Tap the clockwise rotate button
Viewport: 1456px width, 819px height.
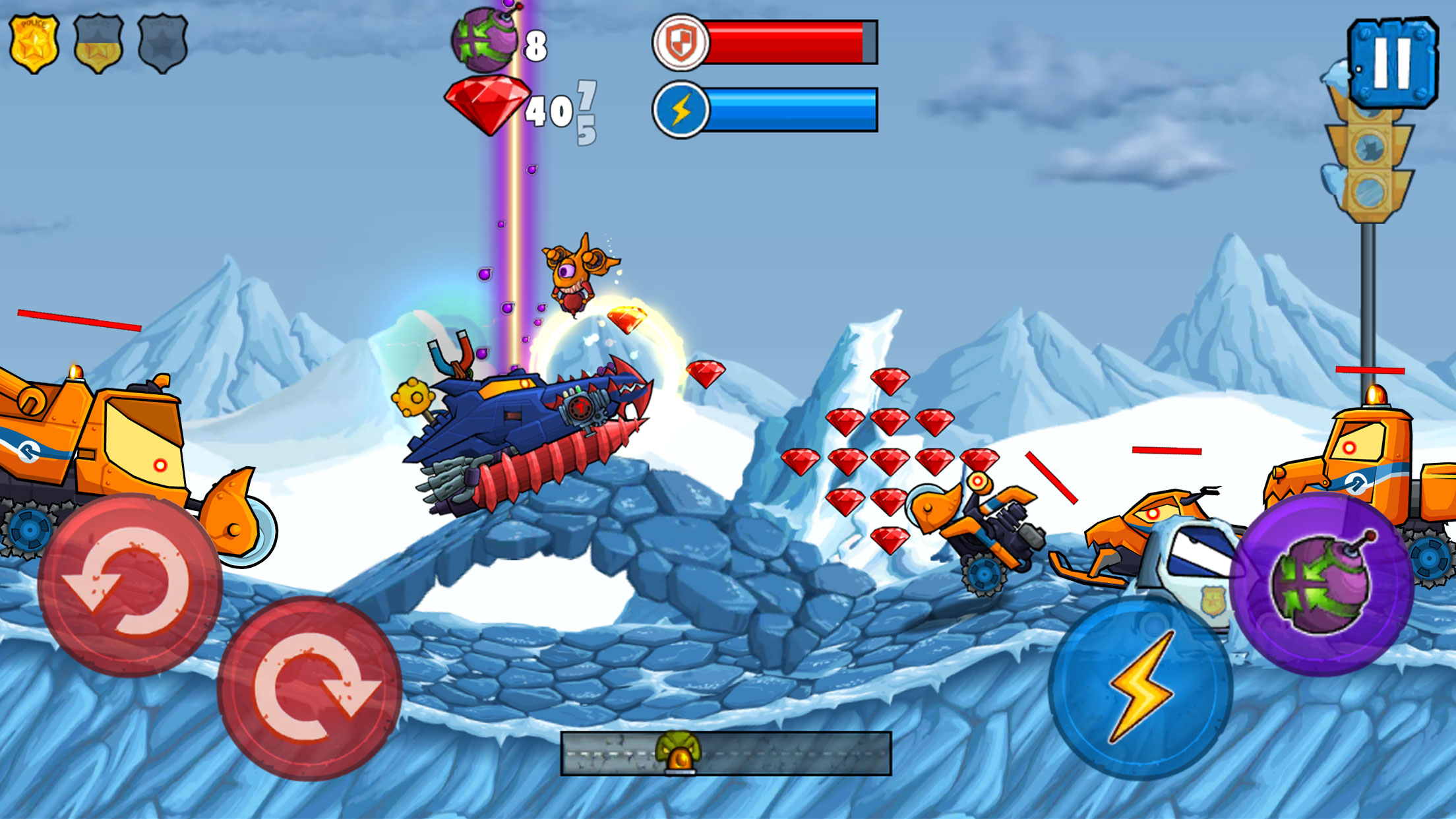(x=309, y=688)
